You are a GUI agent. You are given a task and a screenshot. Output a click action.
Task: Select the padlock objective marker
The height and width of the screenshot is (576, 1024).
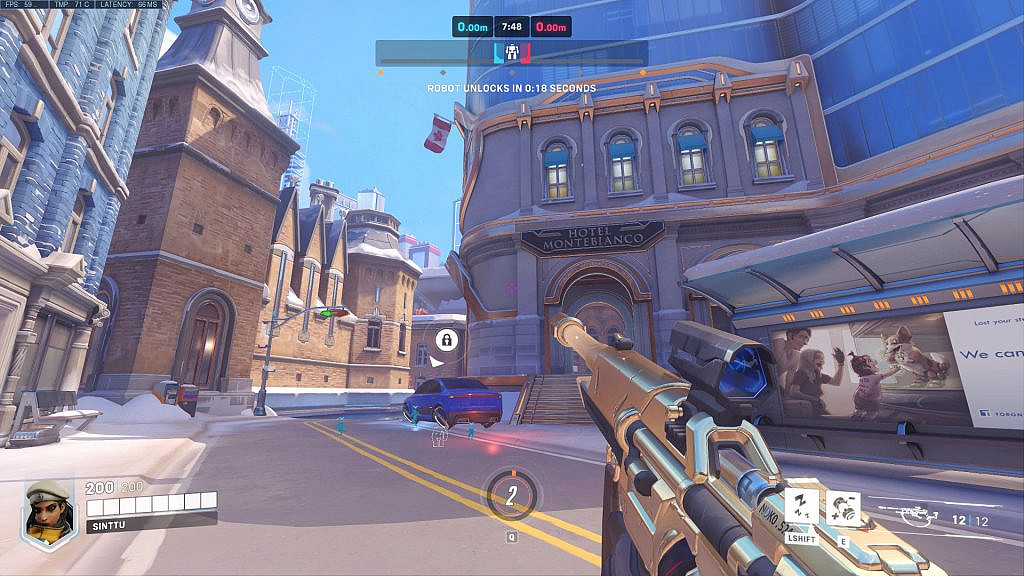click(x=446, y=340)
